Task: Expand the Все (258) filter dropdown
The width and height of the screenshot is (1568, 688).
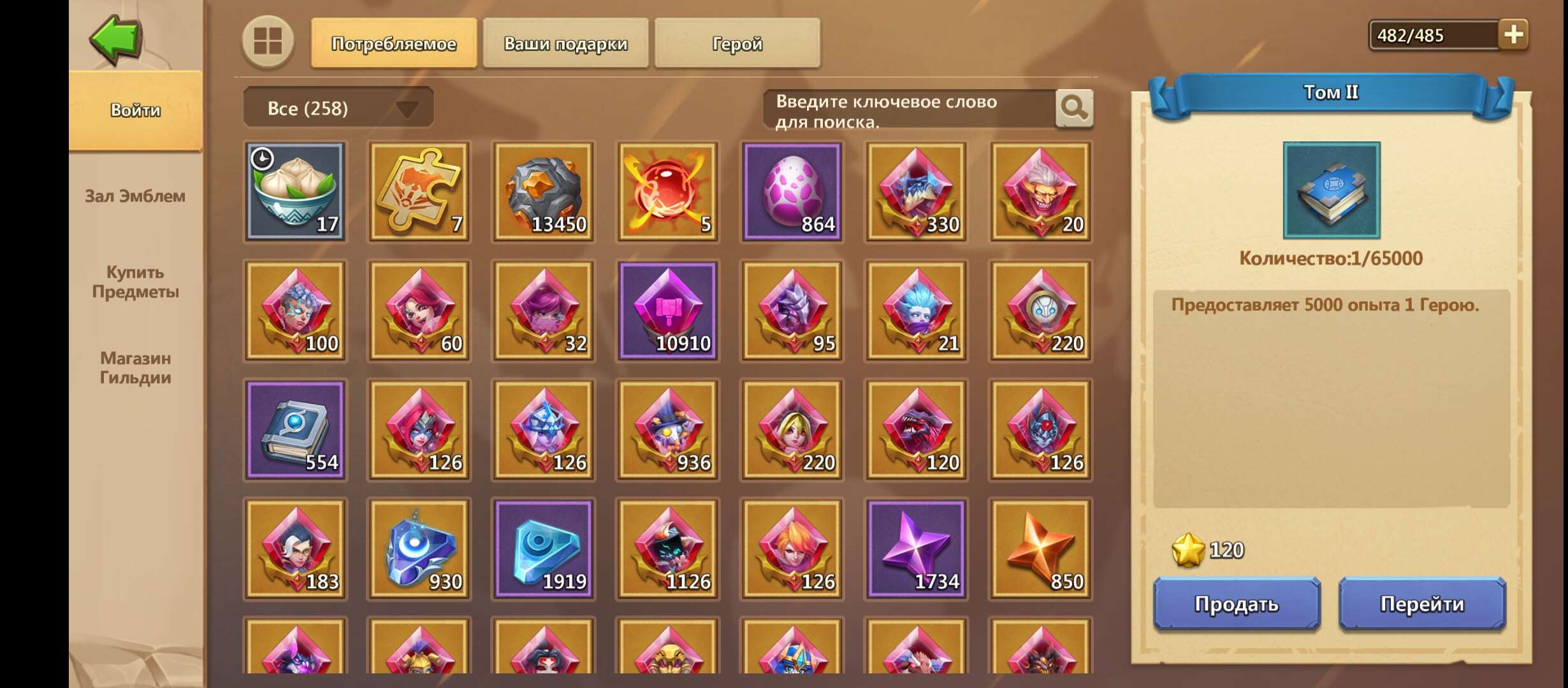Action: [x=338, y=107]
